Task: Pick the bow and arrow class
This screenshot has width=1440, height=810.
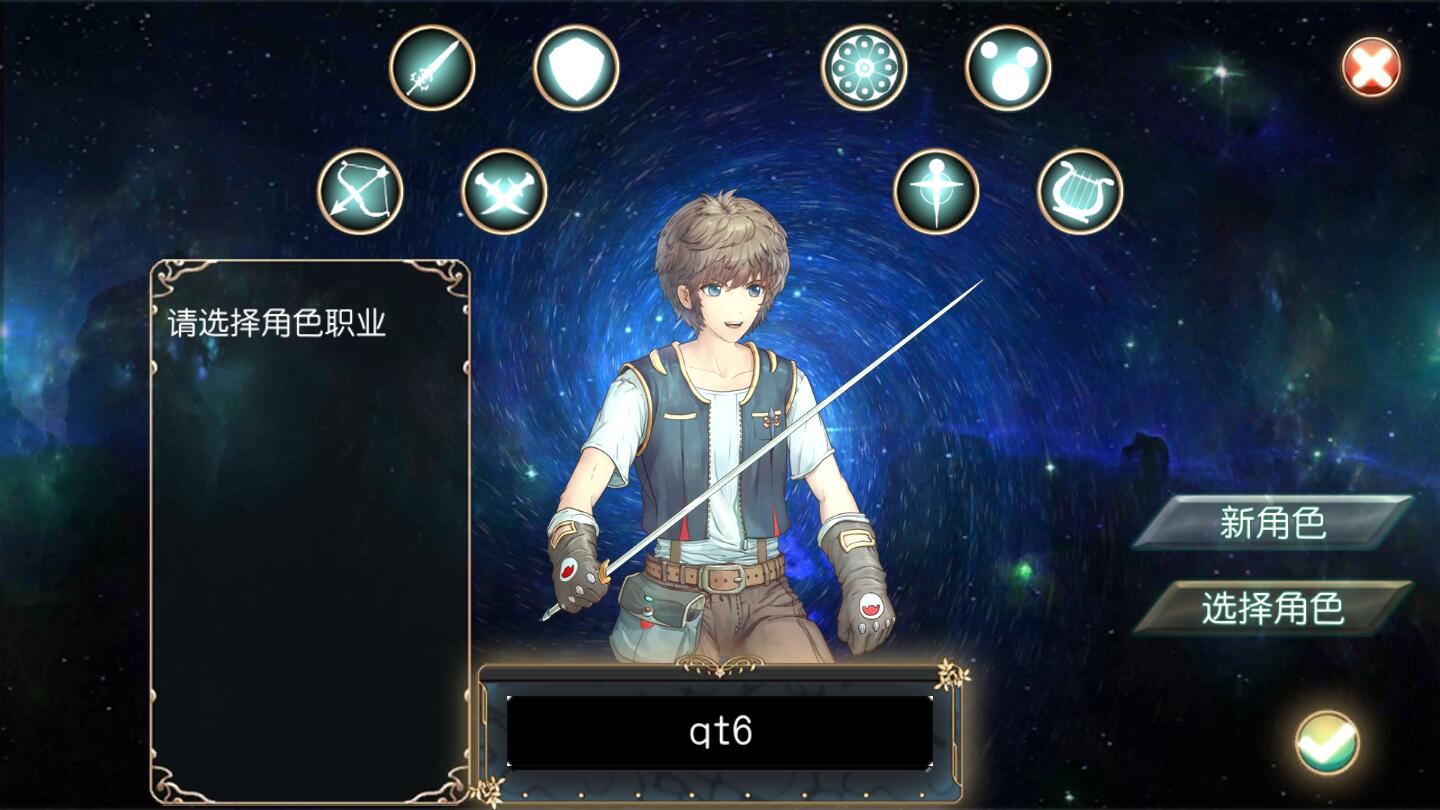Action: coord(360,191)
